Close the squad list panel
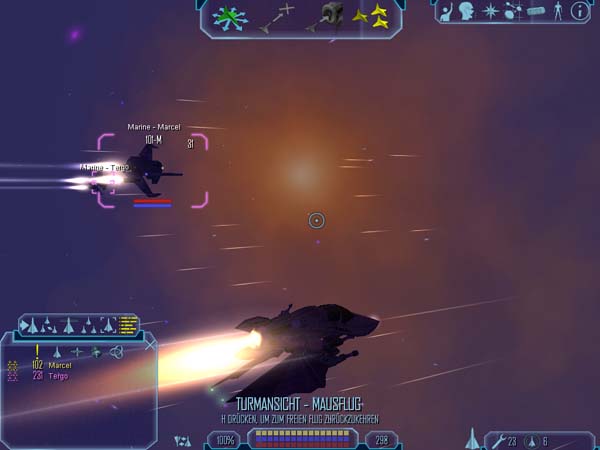 point(150,344)
